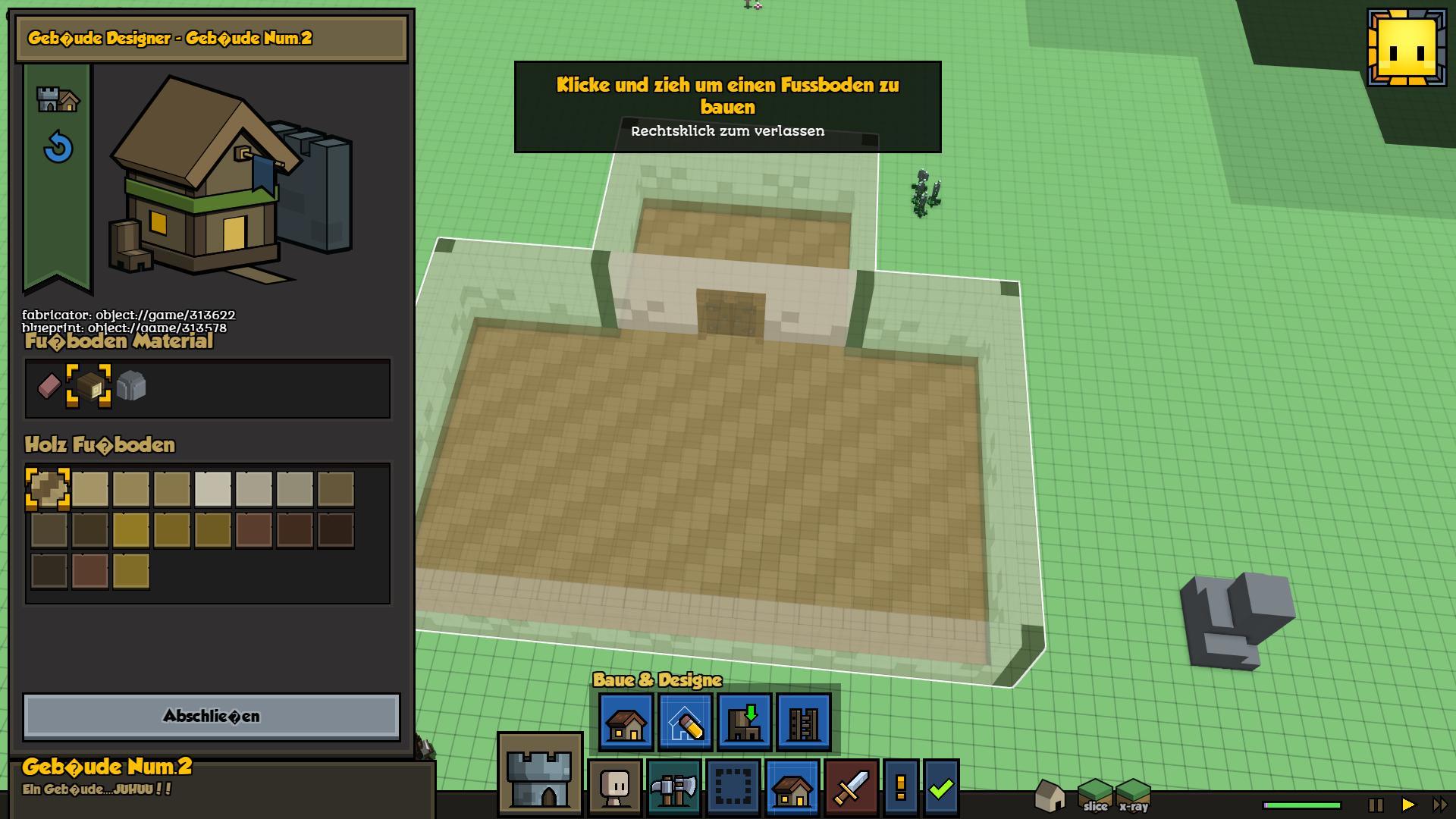
Task: Open the combat menu with sword icon
Action: [x=852, y=787]
